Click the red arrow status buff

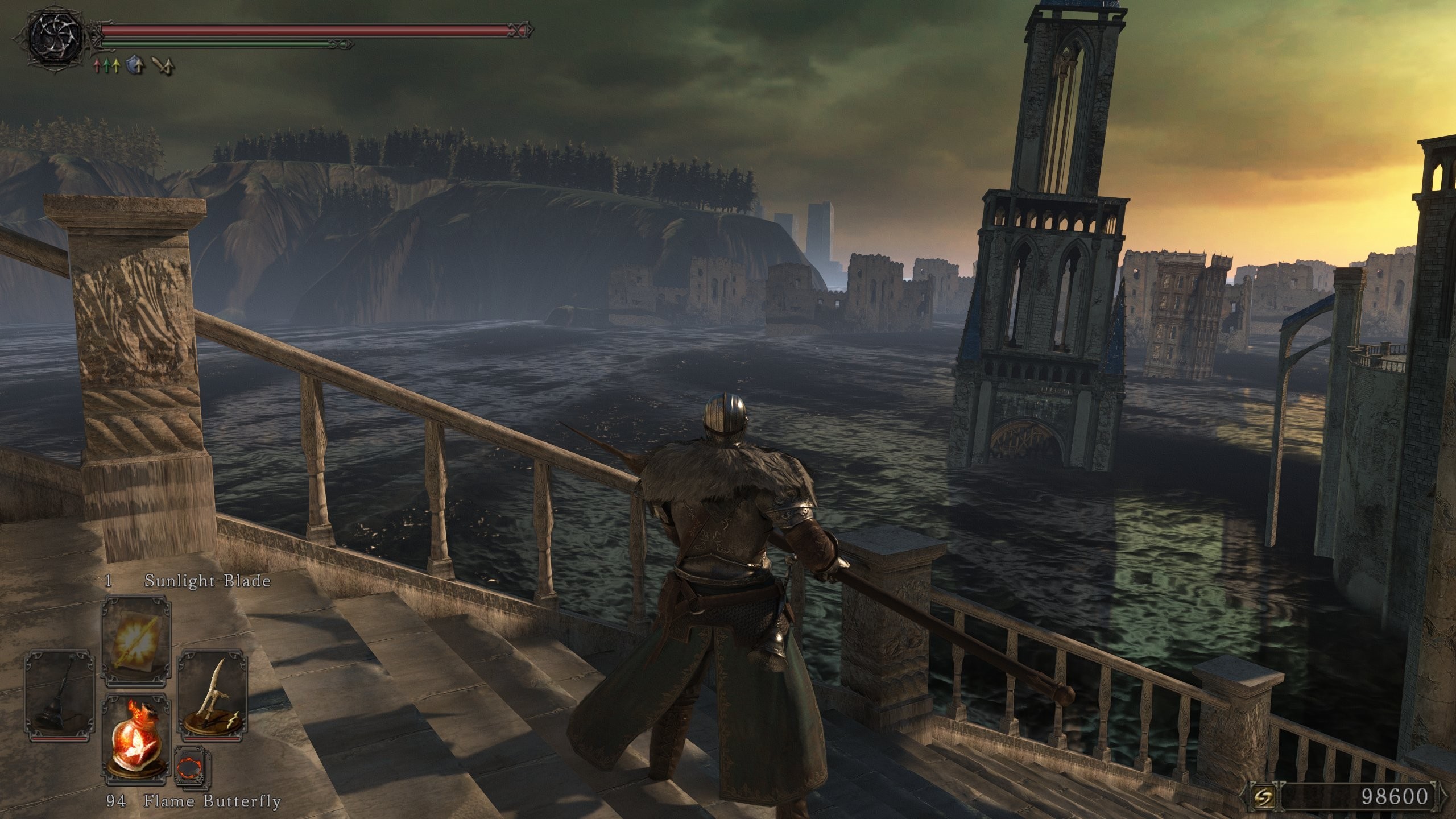coord(97,67)
